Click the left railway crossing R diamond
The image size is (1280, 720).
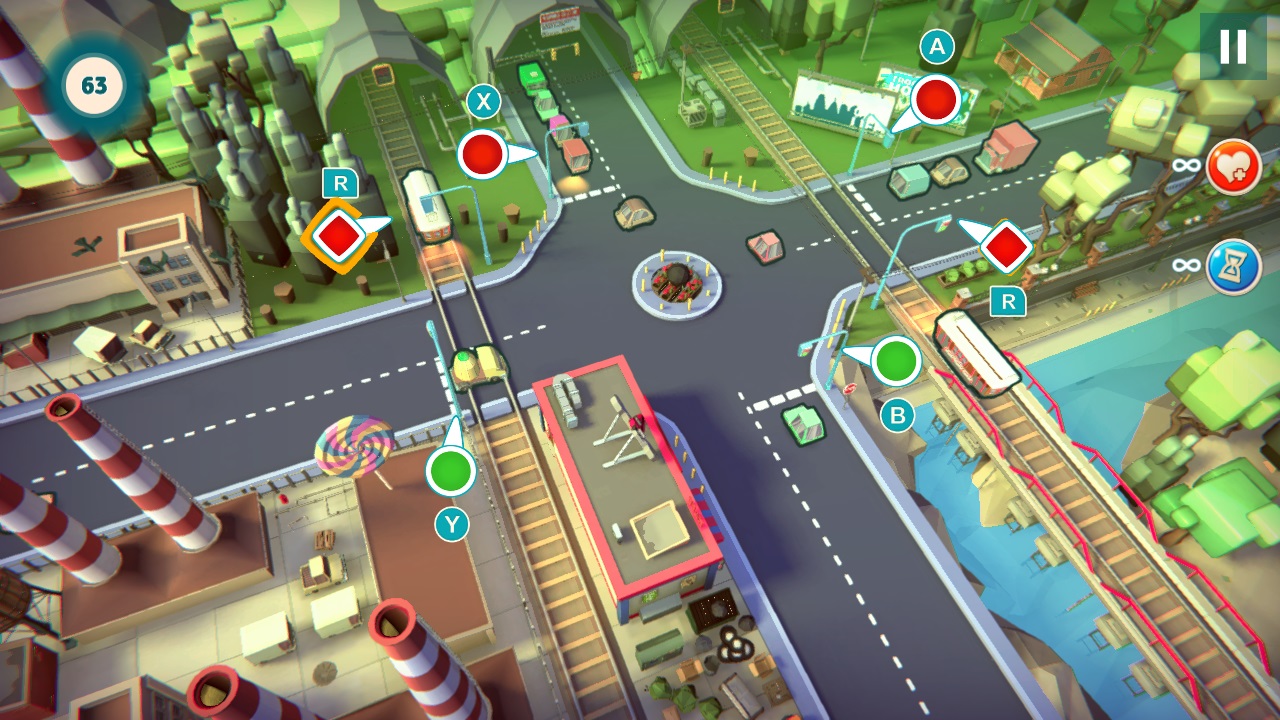tap(338, 234)
